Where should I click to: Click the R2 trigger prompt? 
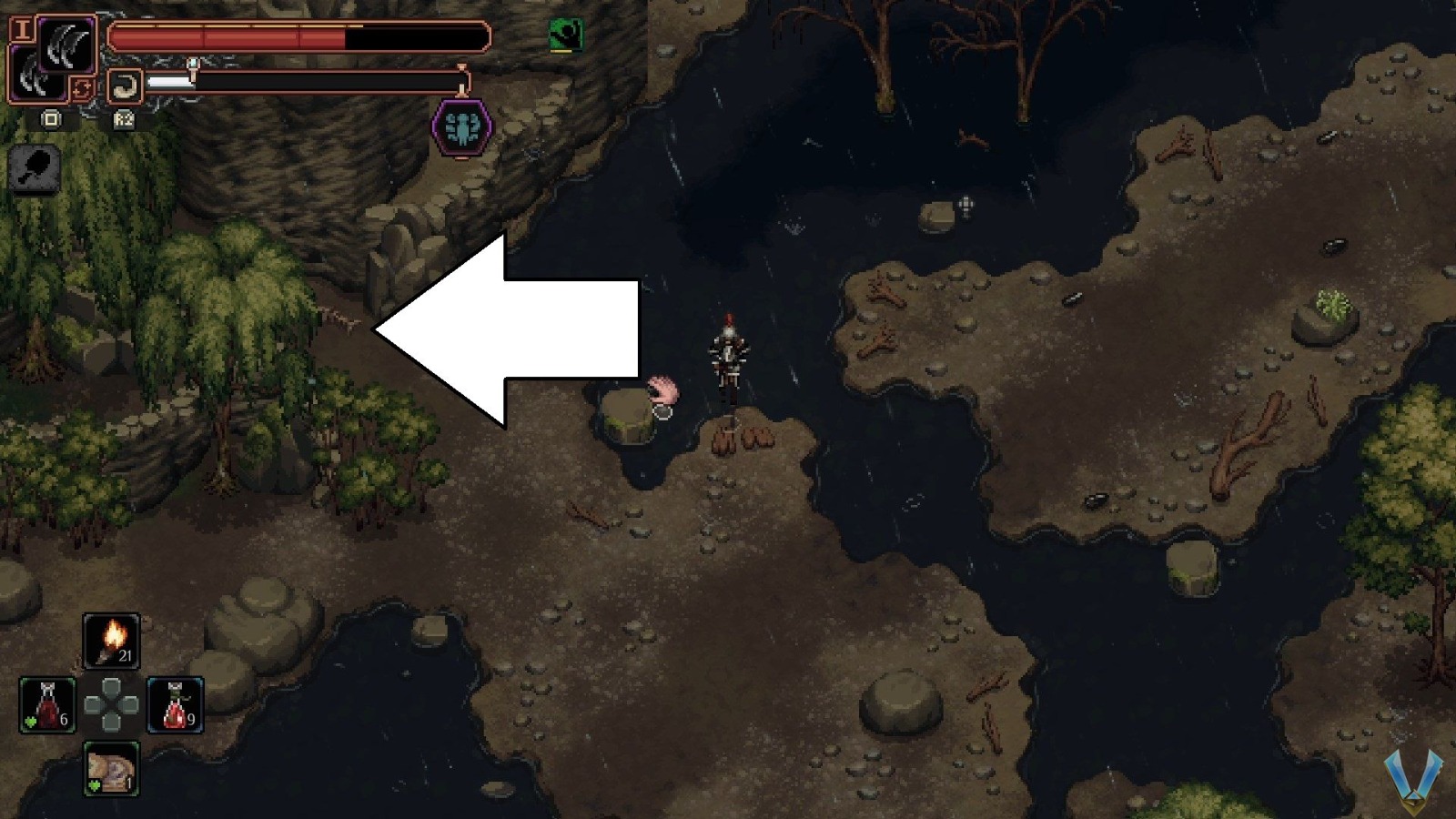tap(123, 119)
